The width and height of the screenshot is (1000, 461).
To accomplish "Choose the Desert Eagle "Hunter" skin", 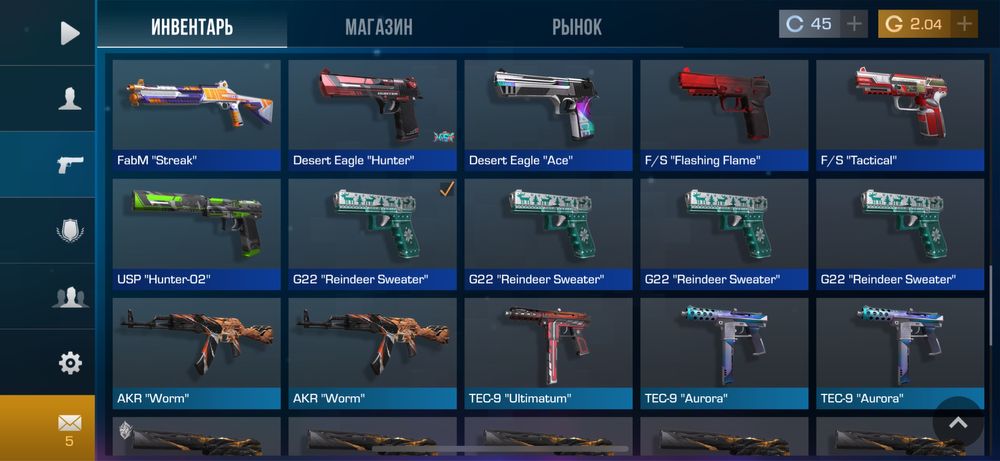I will point(372,114).
